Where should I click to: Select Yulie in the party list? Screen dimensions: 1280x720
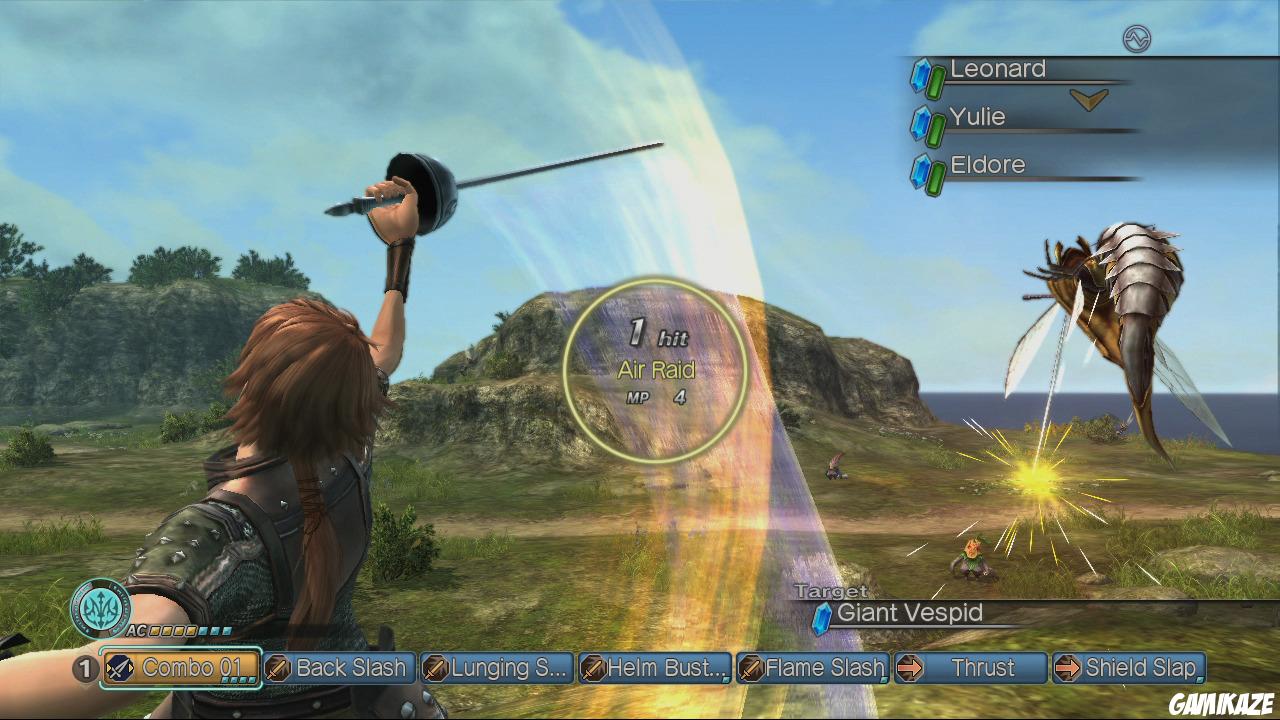click(977, 117)
